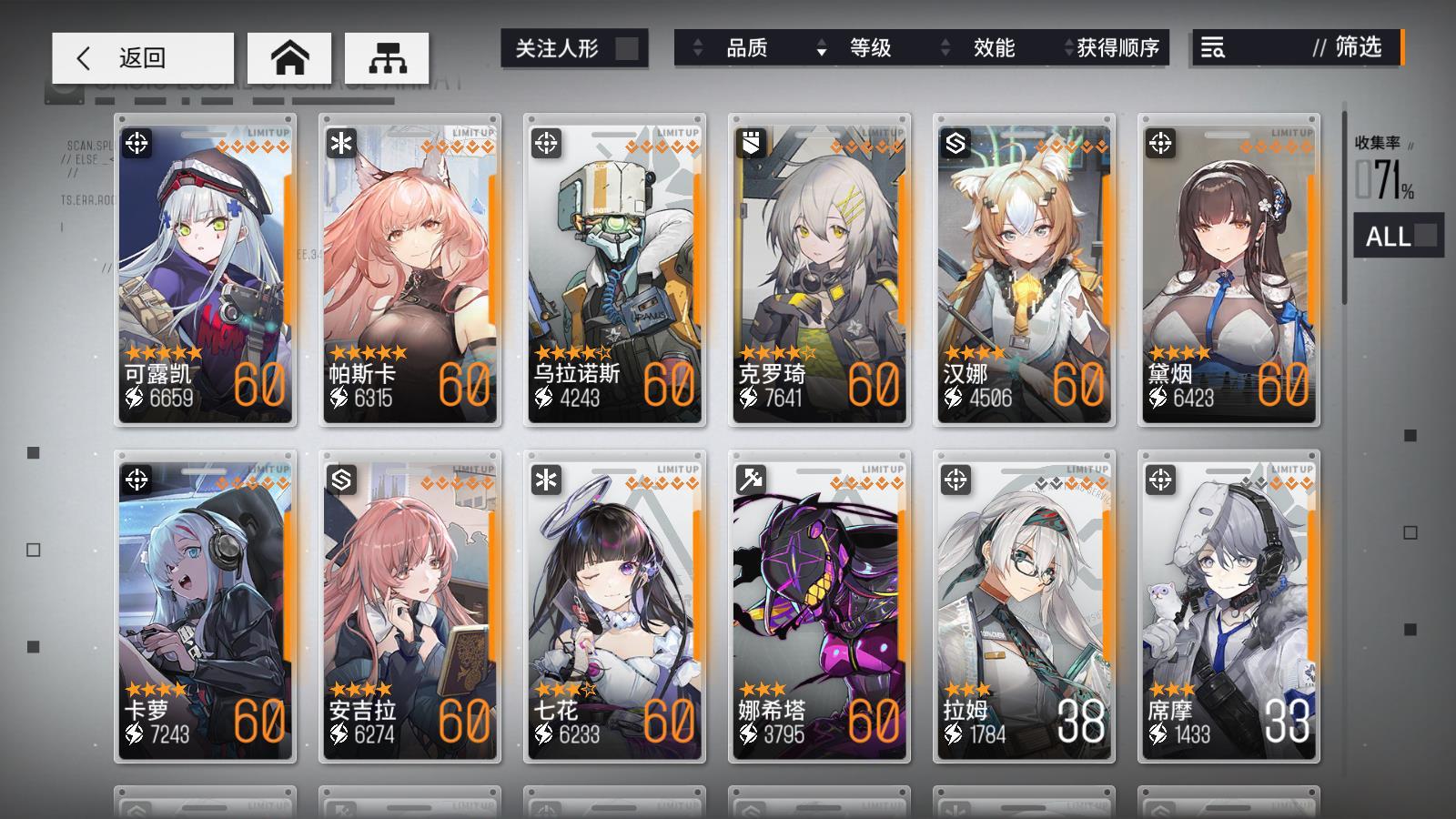Click the home icon next to 返回
Image resolution: width=1456 pixels, height=819 pixels.
click(289, 56)
